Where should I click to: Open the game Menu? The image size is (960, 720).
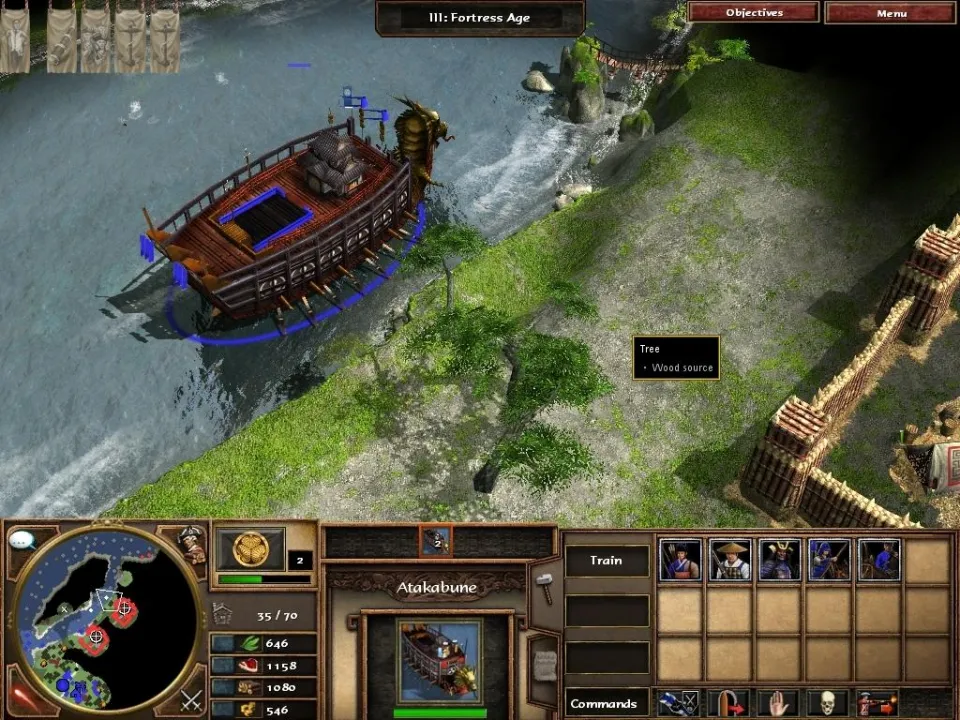coord(891,13)
